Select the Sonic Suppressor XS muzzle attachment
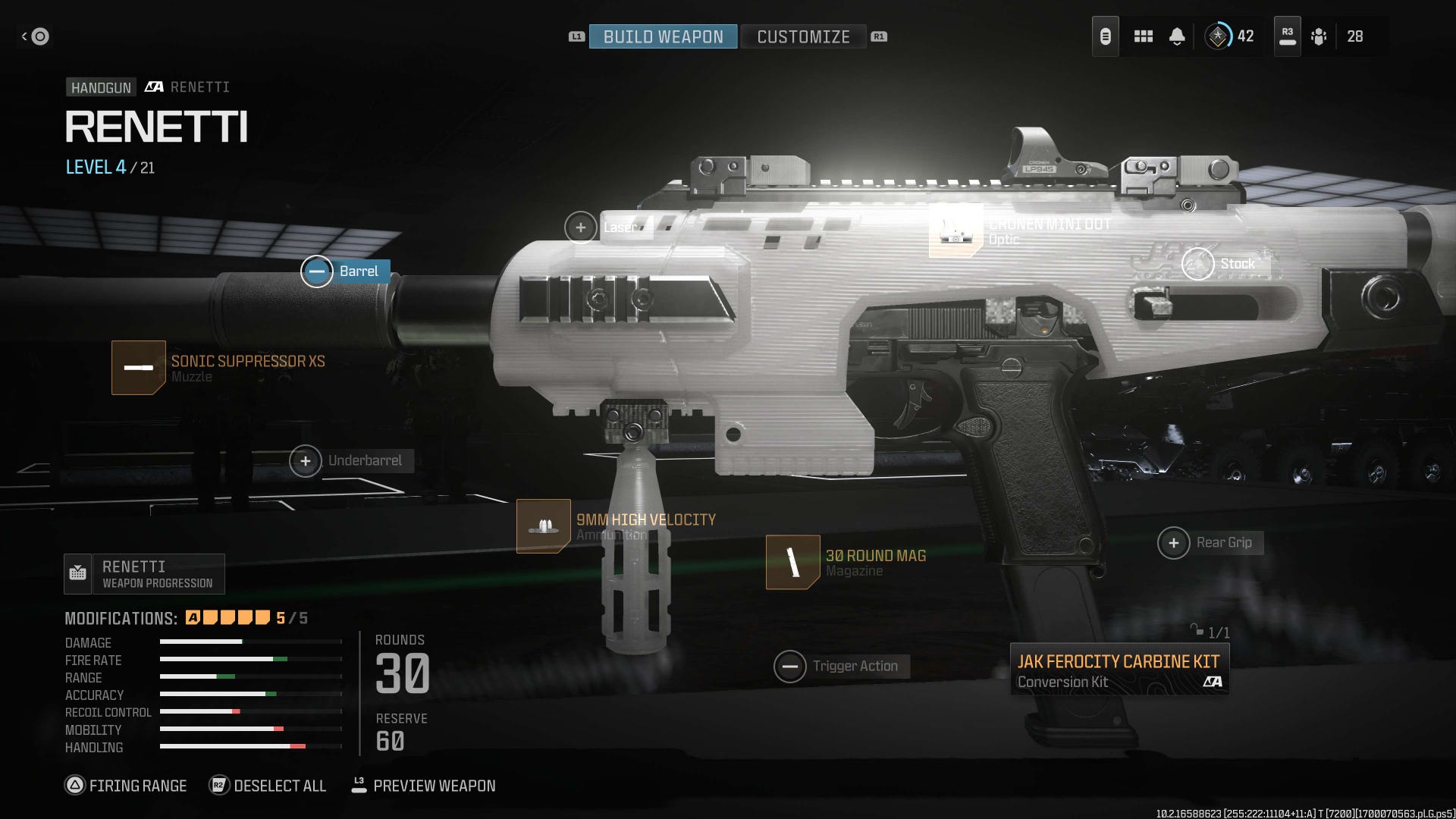 140,369
